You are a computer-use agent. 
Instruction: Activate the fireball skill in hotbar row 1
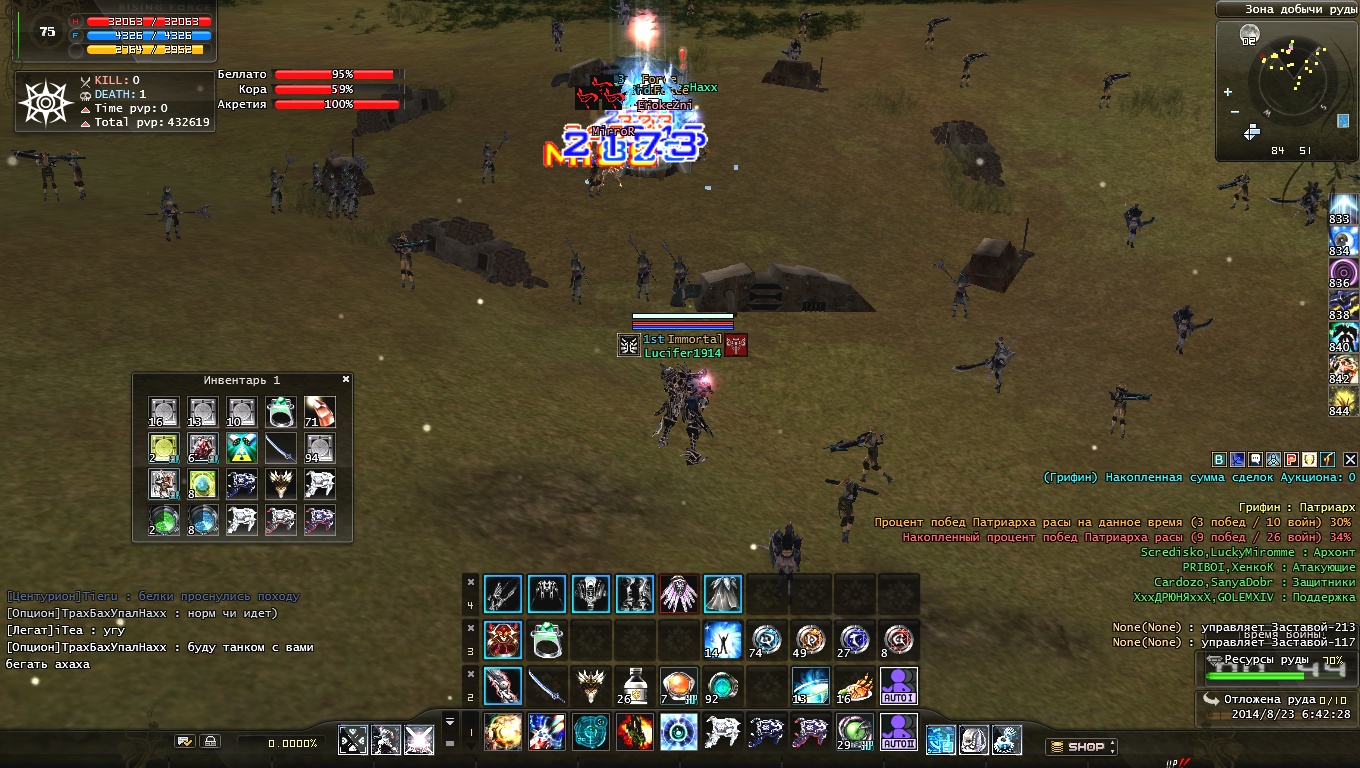pos(502,732)
